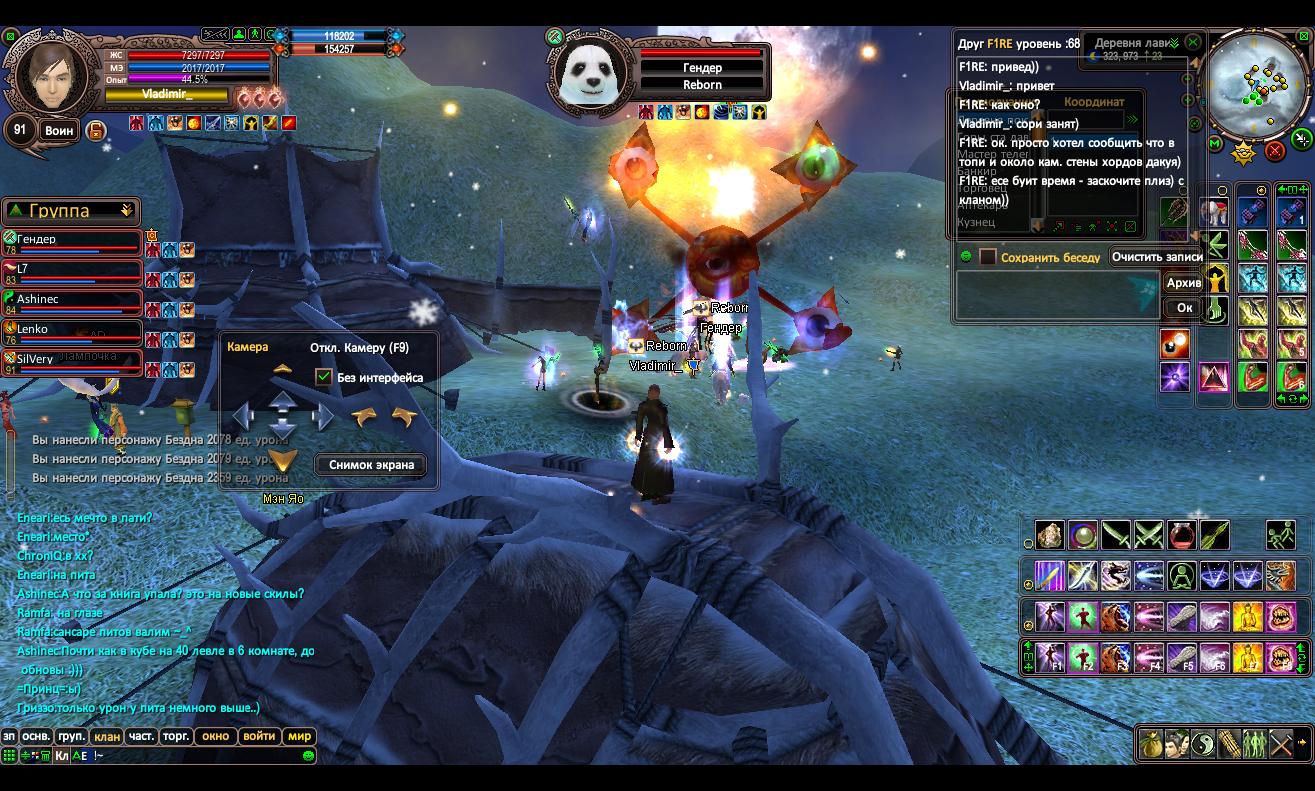Image resolution: width=1315 pixels, height=791 pixels.
Task: Toggle the Без интерфейса checkbox
Action: pyautogui.click(x=323, y=377)
